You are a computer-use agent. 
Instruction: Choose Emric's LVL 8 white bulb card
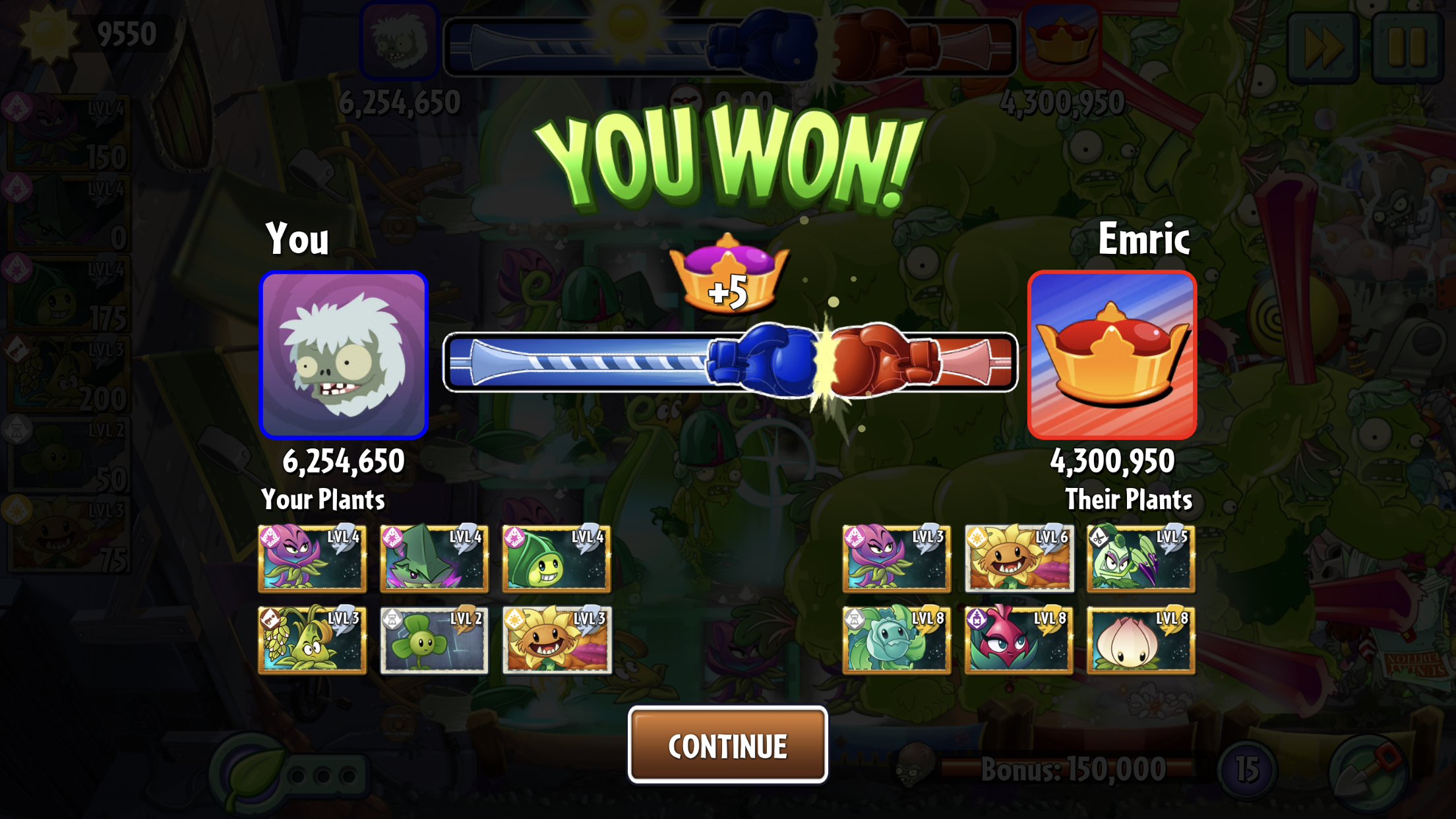click(1141, 640)
